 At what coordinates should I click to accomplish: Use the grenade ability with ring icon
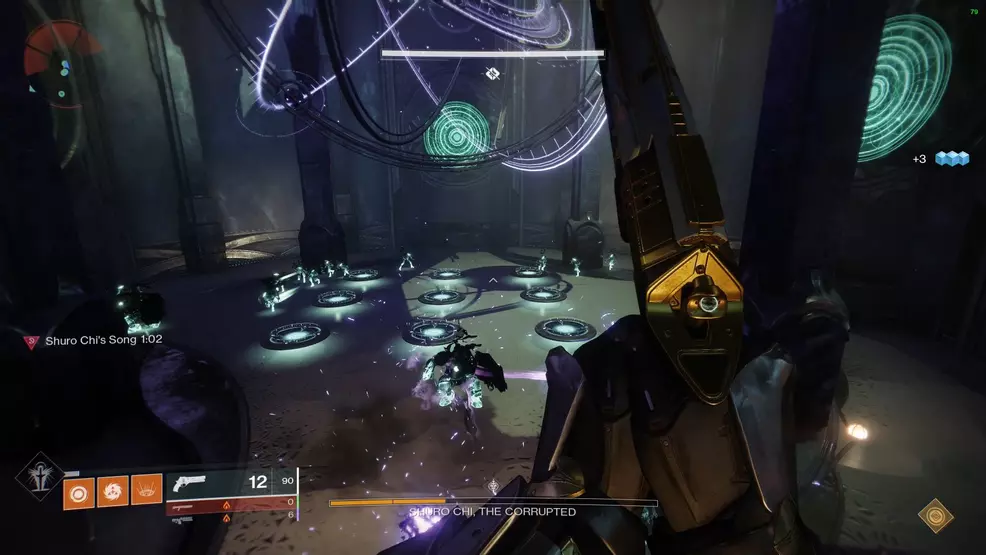[78, 489]
